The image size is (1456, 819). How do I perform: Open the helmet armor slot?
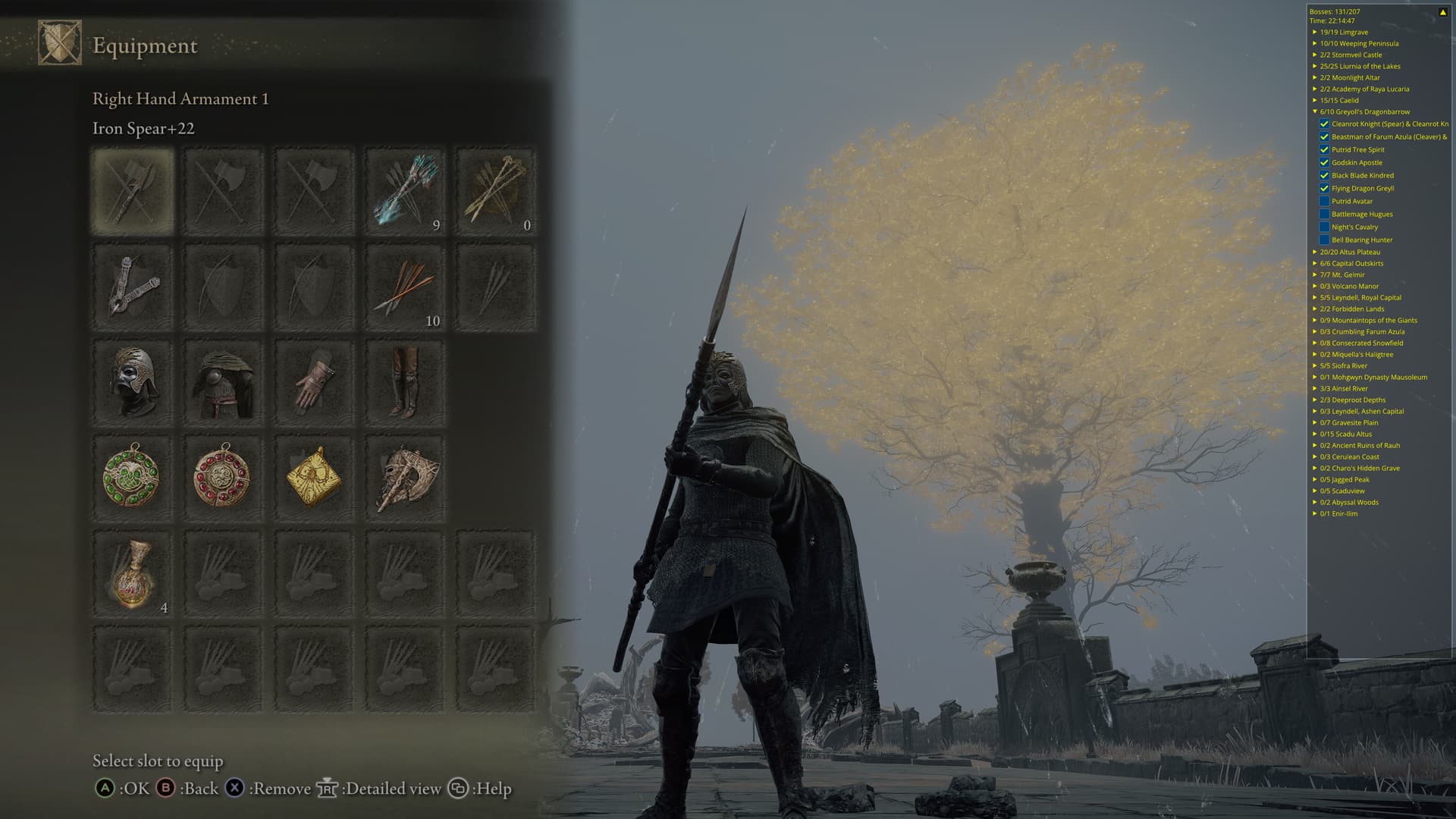coord(133,382)
